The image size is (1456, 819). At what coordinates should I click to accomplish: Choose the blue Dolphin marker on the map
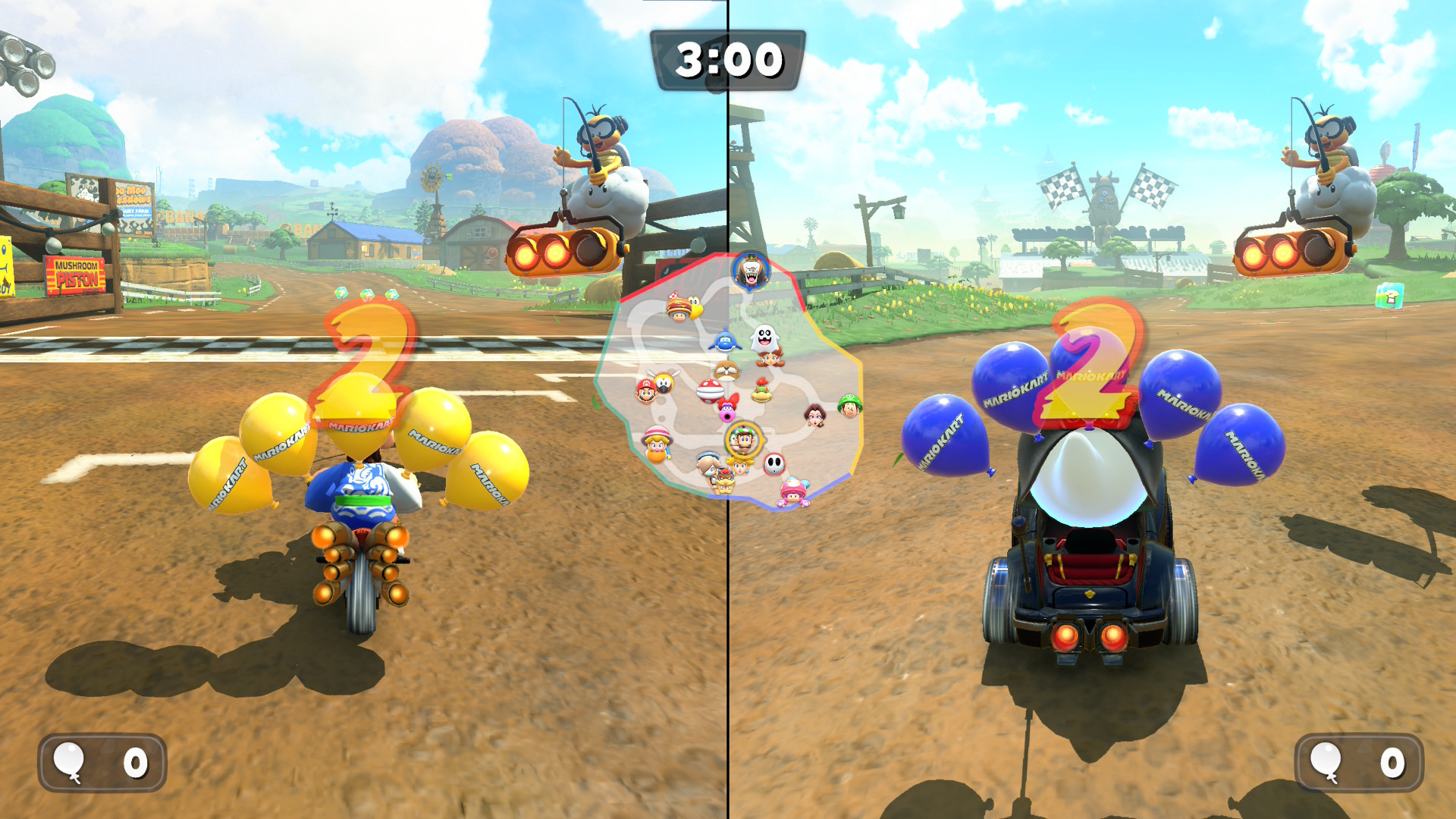(724, 340)
